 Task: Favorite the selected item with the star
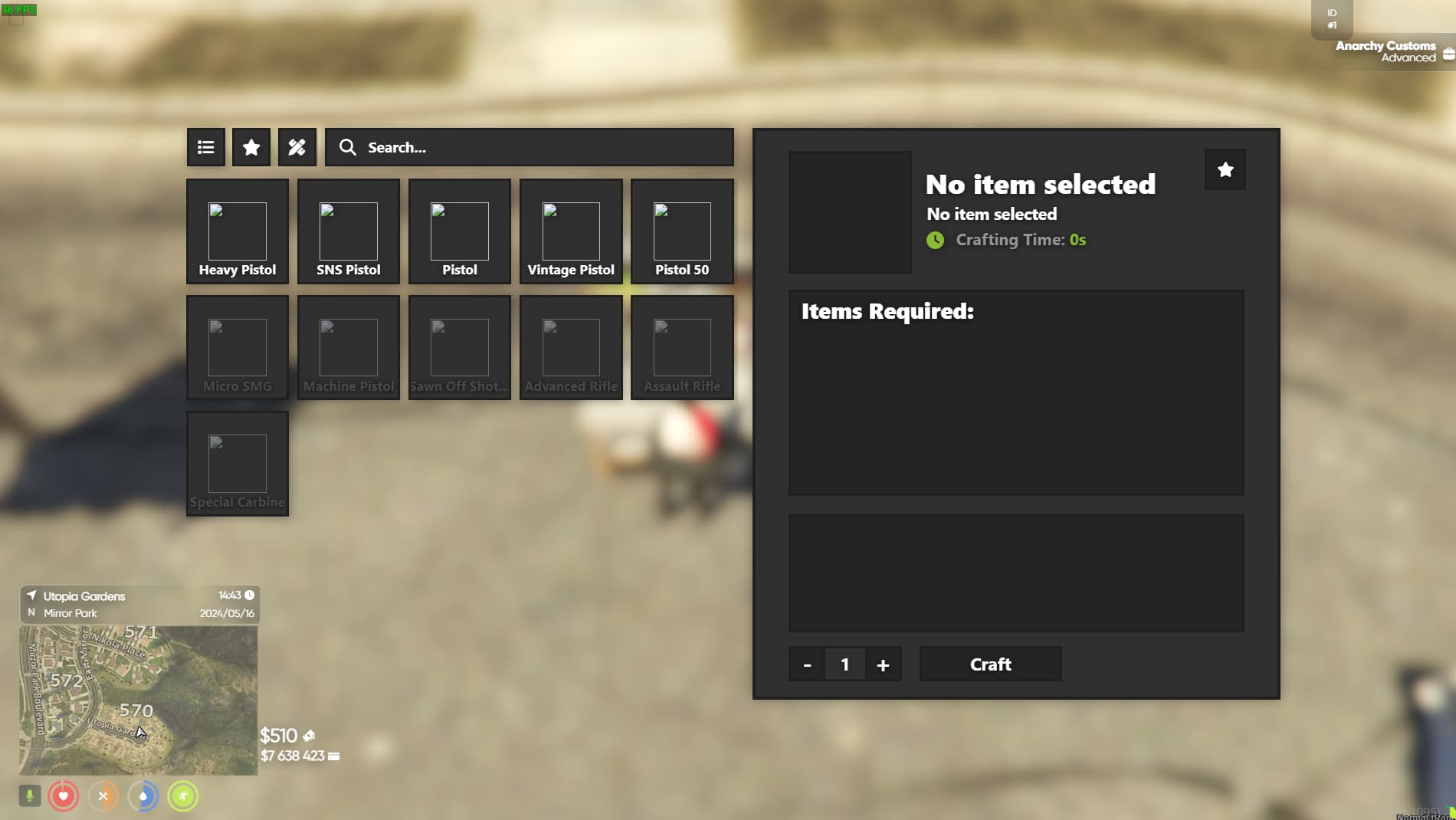coord(1225,169)
